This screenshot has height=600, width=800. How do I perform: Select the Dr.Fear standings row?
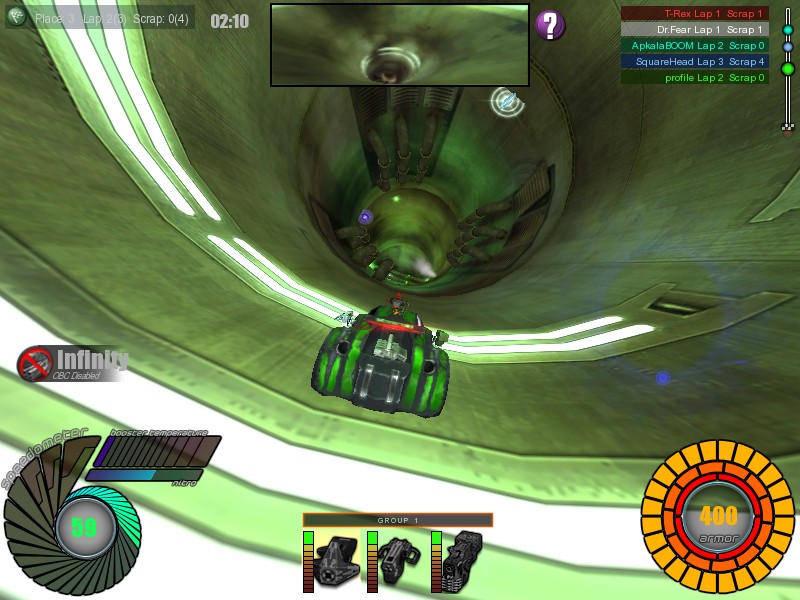coord(695,30)
